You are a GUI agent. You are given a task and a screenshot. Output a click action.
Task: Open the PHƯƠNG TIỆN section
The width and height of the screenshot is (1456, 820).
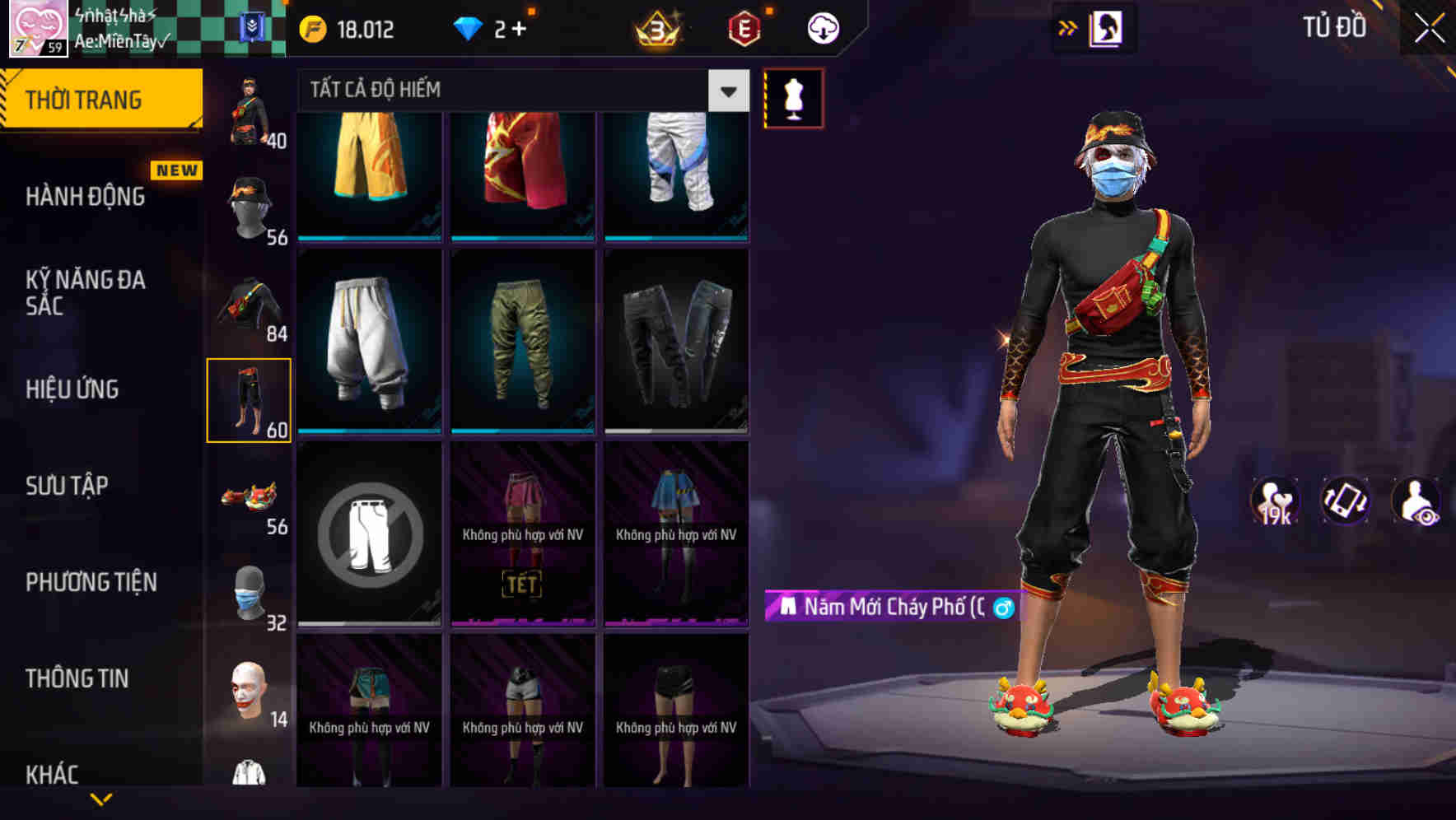point(89,582)
